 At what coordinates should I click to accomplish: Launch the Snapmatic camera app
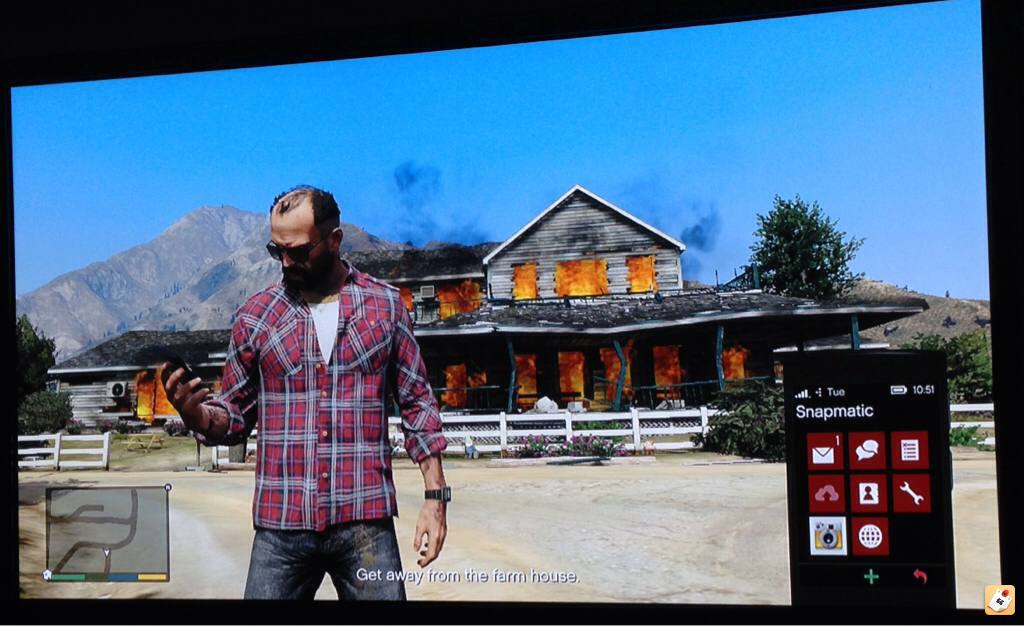[x=827, y=537]
